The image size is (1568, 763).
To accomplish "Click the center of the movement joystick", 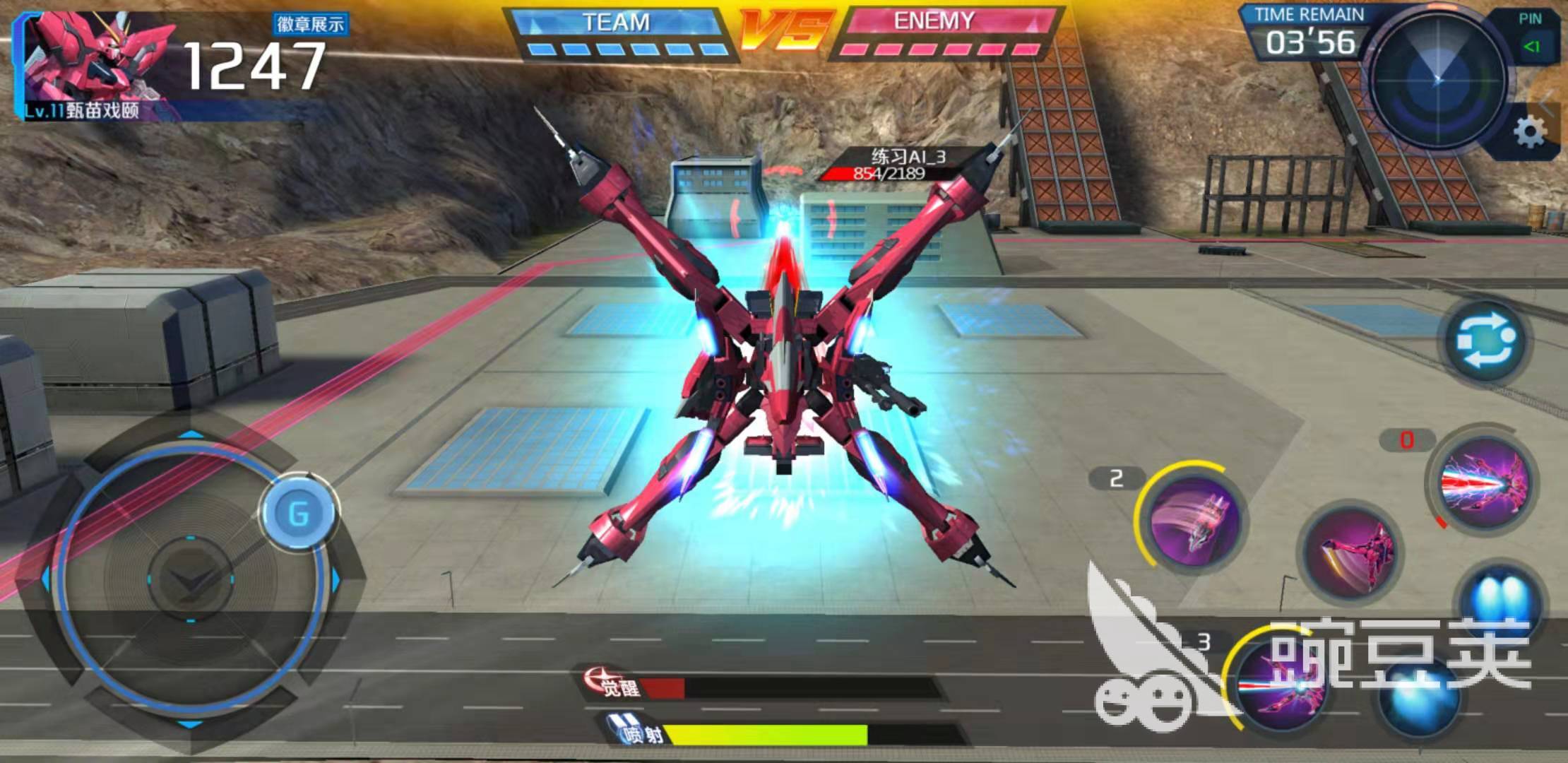I will [x=191, y=579].
